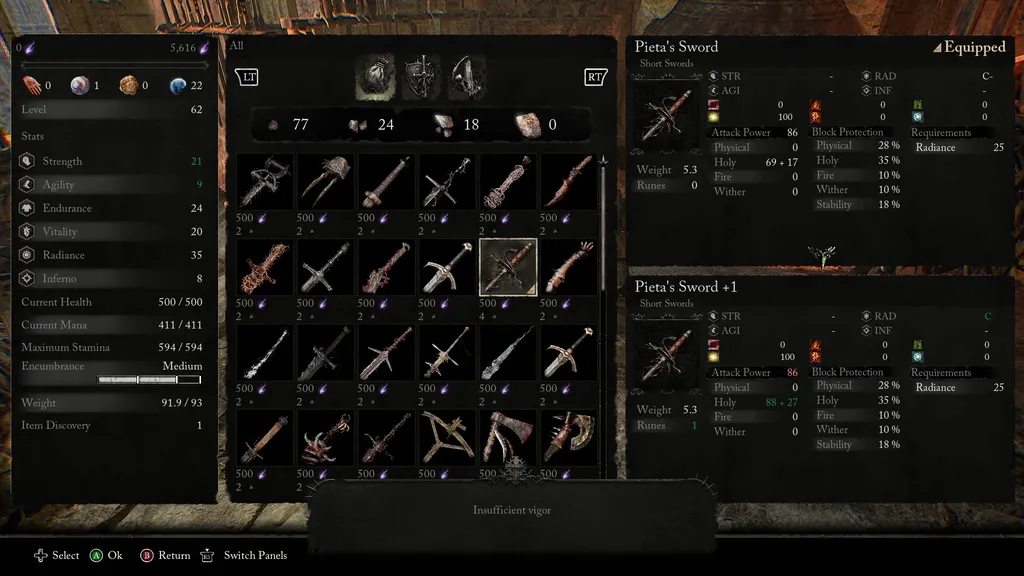
Task: Select the pouch category tab
Action: tap(374, 78)
